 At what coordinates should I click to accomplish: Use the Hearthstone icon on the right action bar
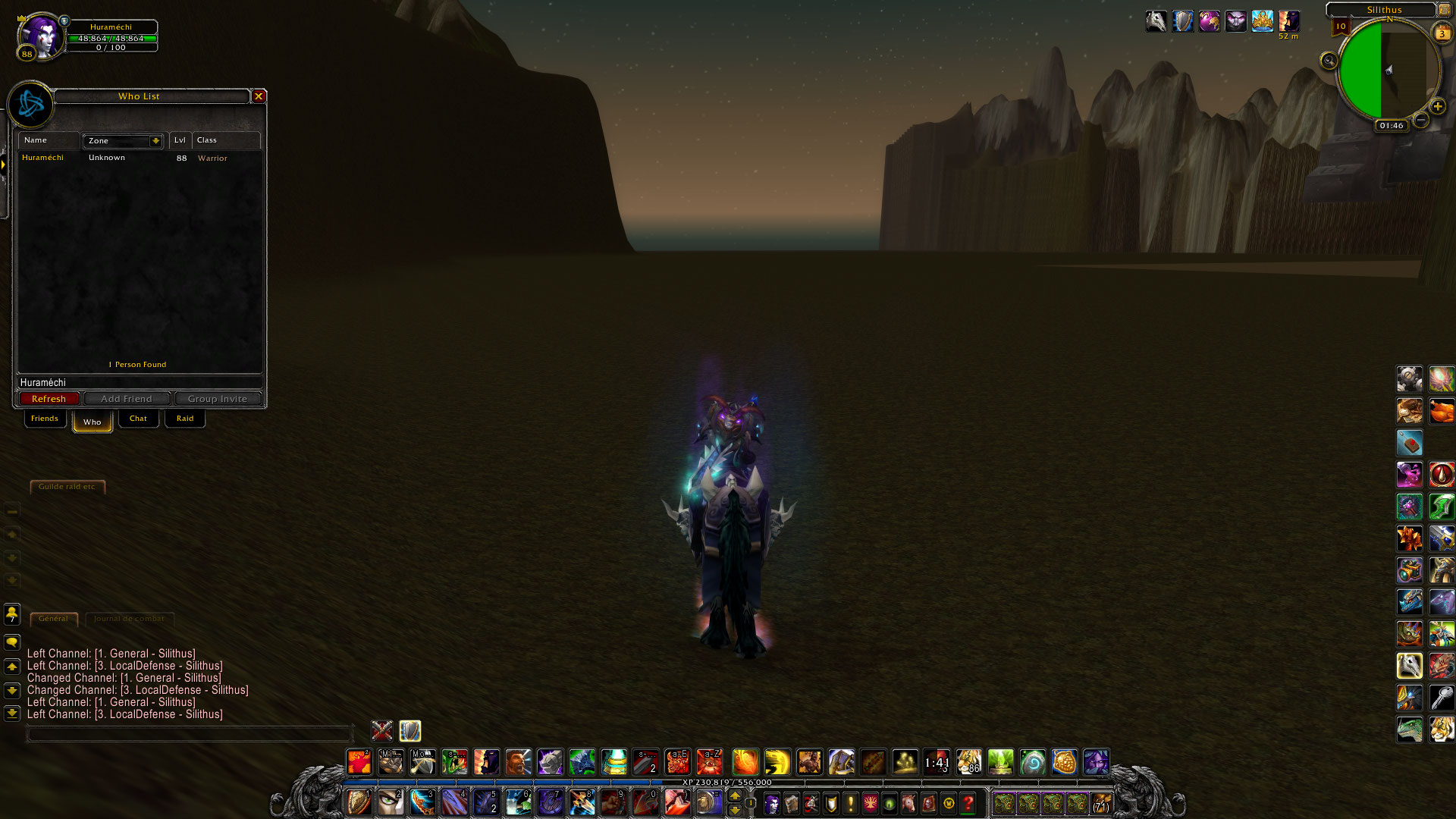pos(1410,443)
